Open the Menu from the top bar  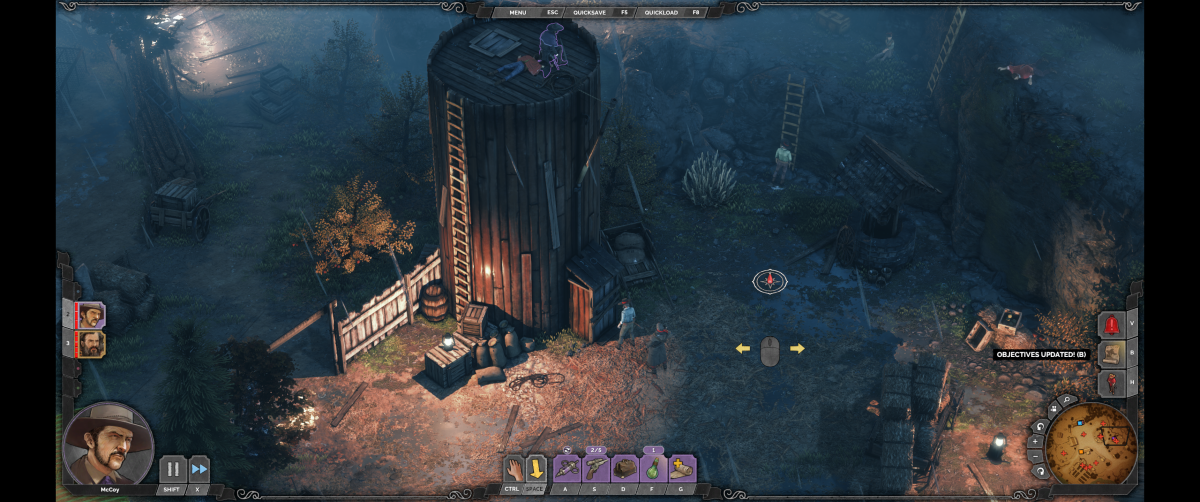coord(517,12)
